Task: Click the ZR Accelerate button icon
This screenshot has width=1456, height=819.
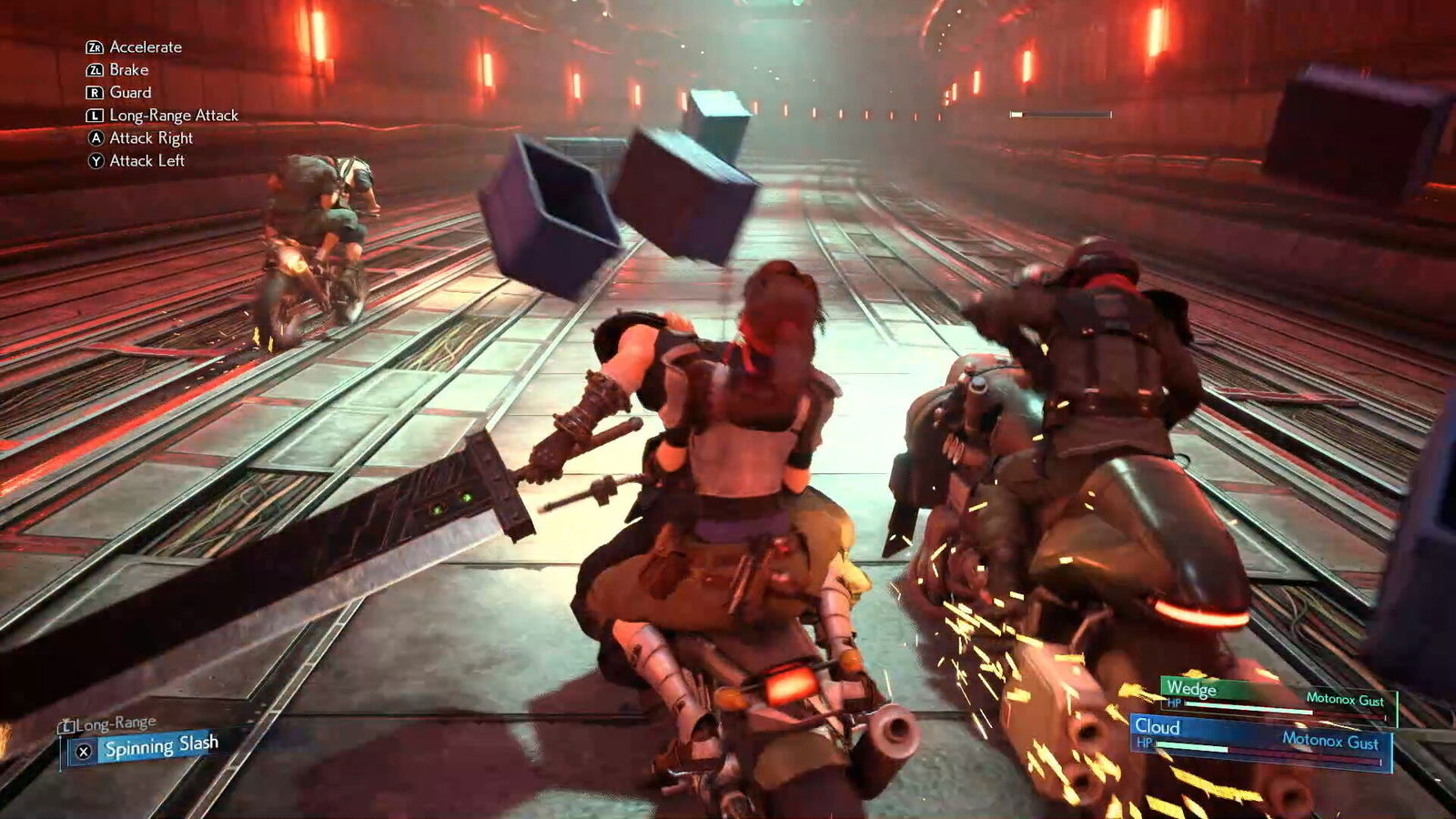Action: pyautogui.click(x=94, y=46)
